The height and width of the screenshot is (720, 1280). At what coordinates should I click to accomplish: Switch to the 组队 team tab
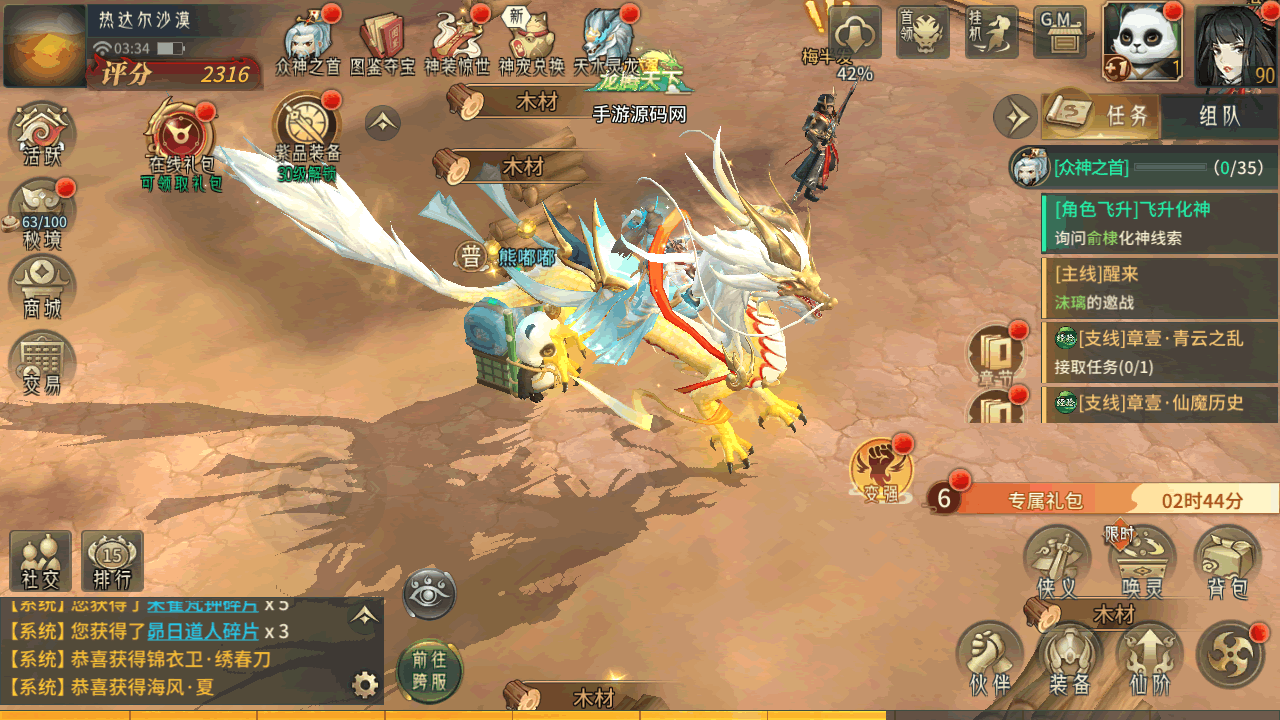point(1219,116)
